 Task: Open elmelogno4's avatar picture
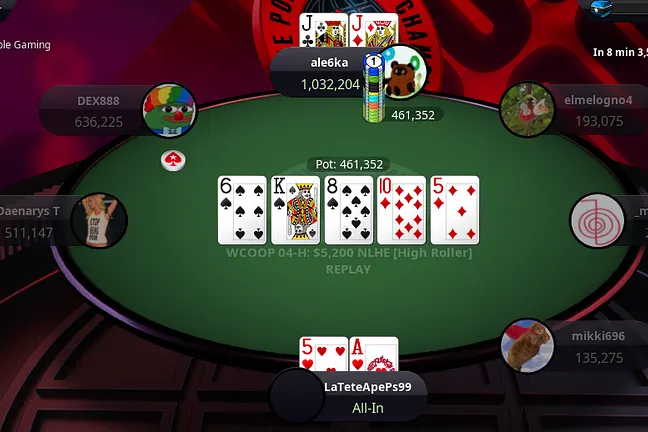(x=526, y=108)
